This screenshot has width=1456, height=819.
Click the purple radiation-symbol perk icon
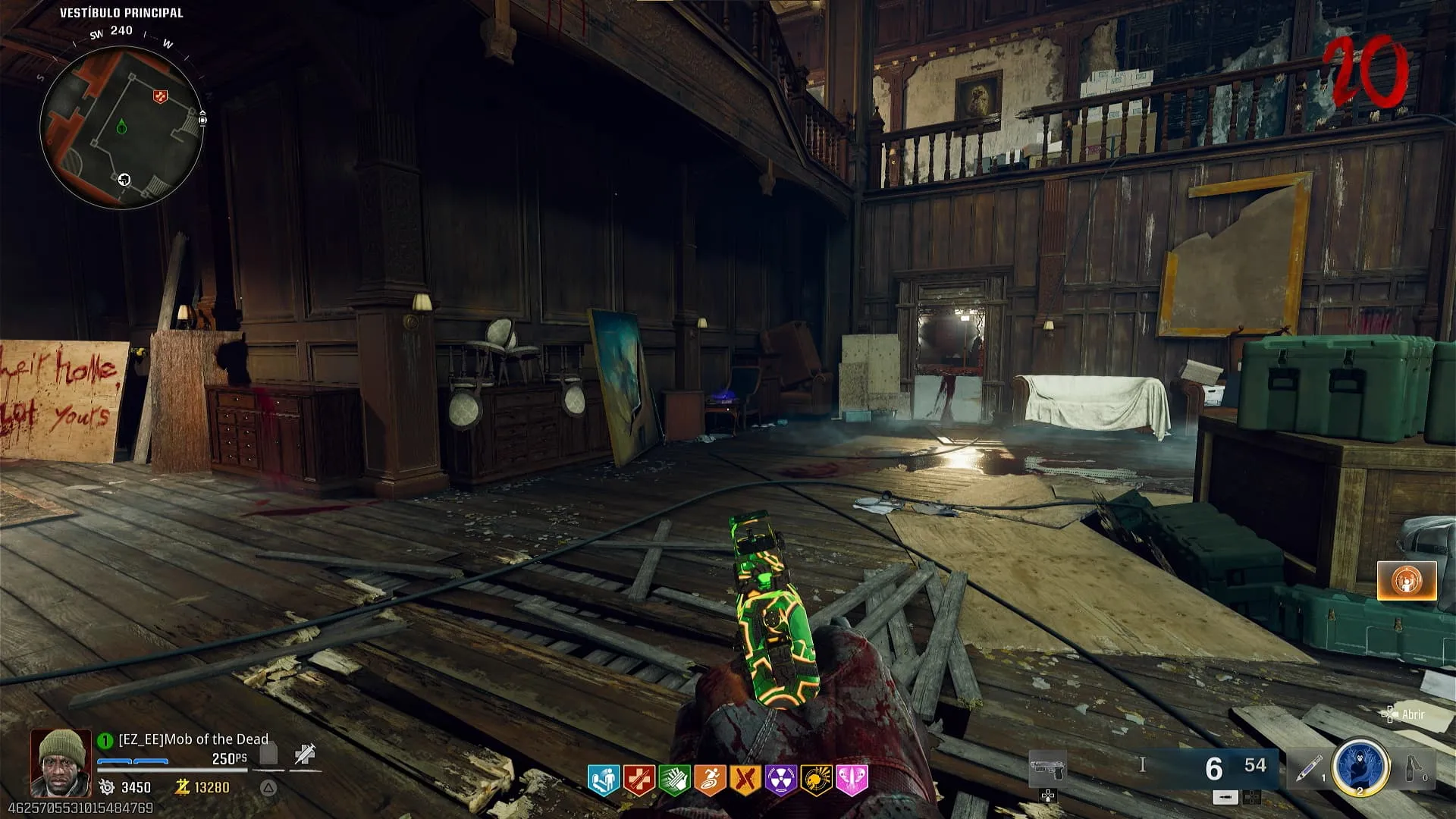780,780
